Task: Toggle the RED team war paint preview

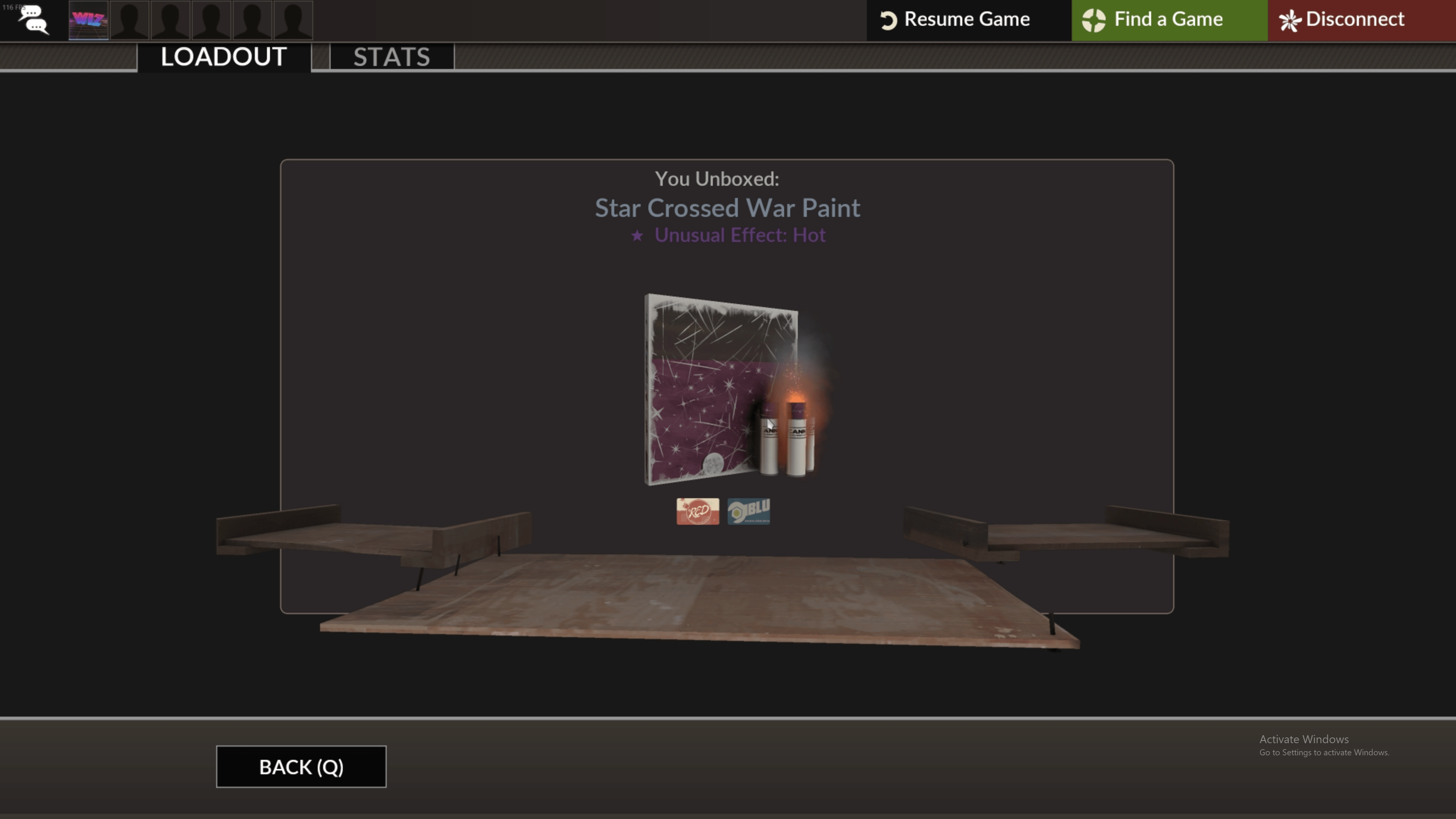Action: (x=697, y=511)
